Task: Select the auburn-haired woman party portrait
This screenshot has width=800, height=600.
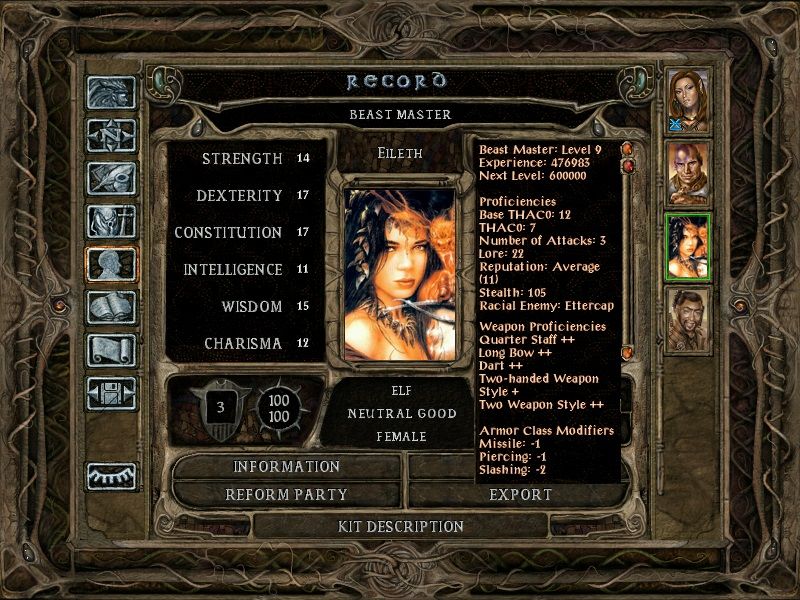Action: point(688,100)
